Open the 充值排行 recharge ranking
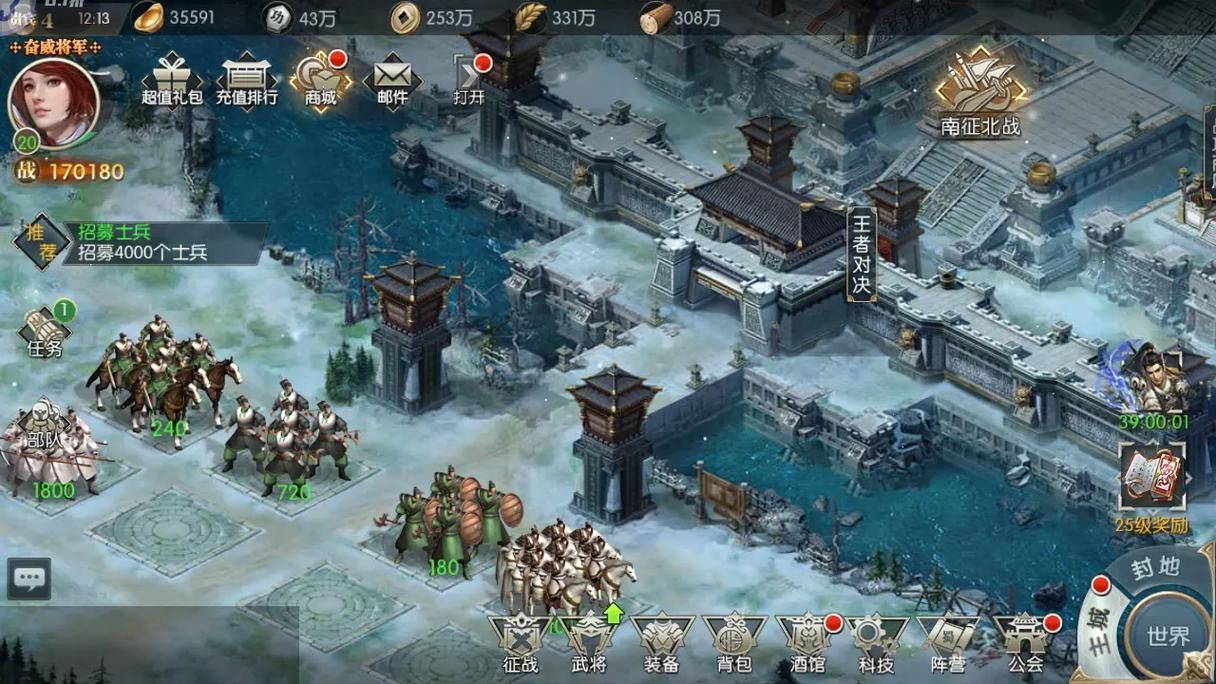This screenshot has width=1216, height=684. coord(246,80)
